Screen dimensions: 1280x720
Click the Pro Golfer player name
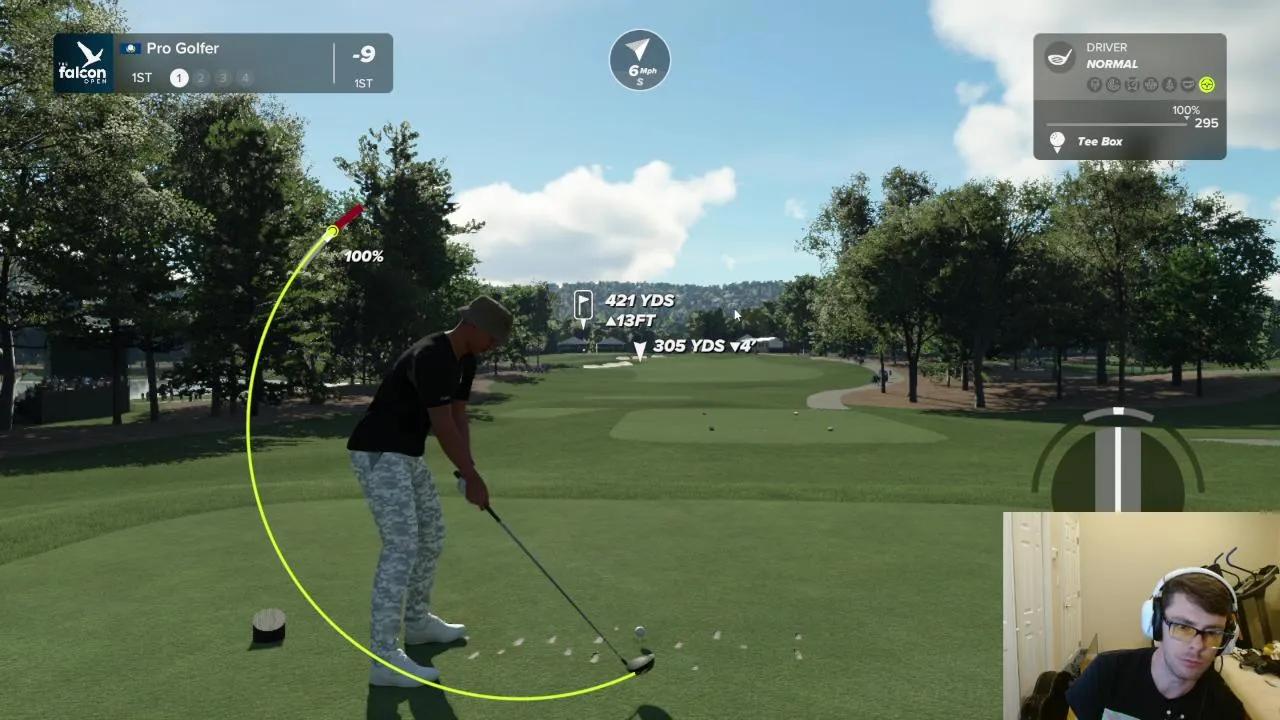[182, 48]
